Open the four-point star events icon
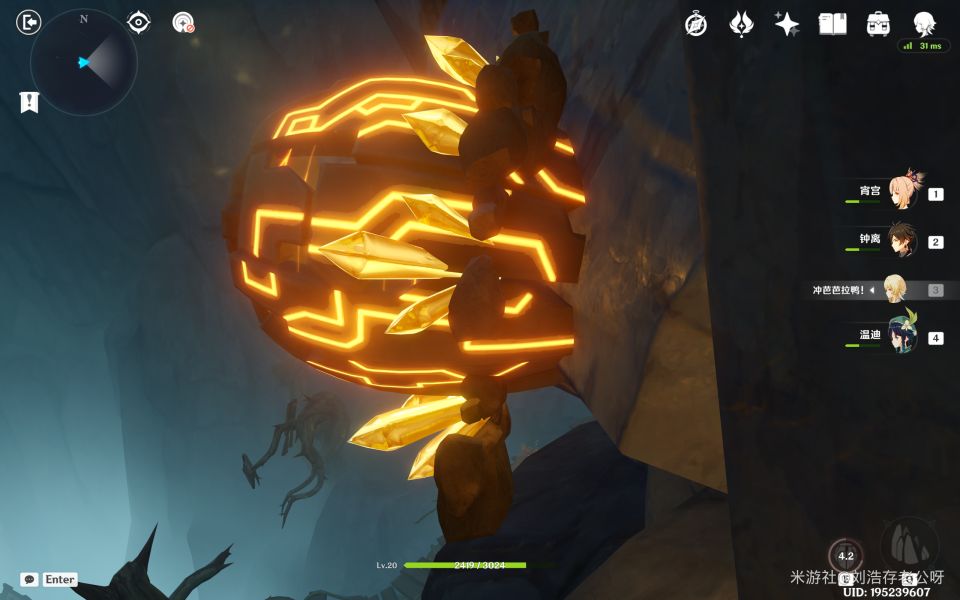The width and height of the screenshot is (960, 600). pos(787,24)
